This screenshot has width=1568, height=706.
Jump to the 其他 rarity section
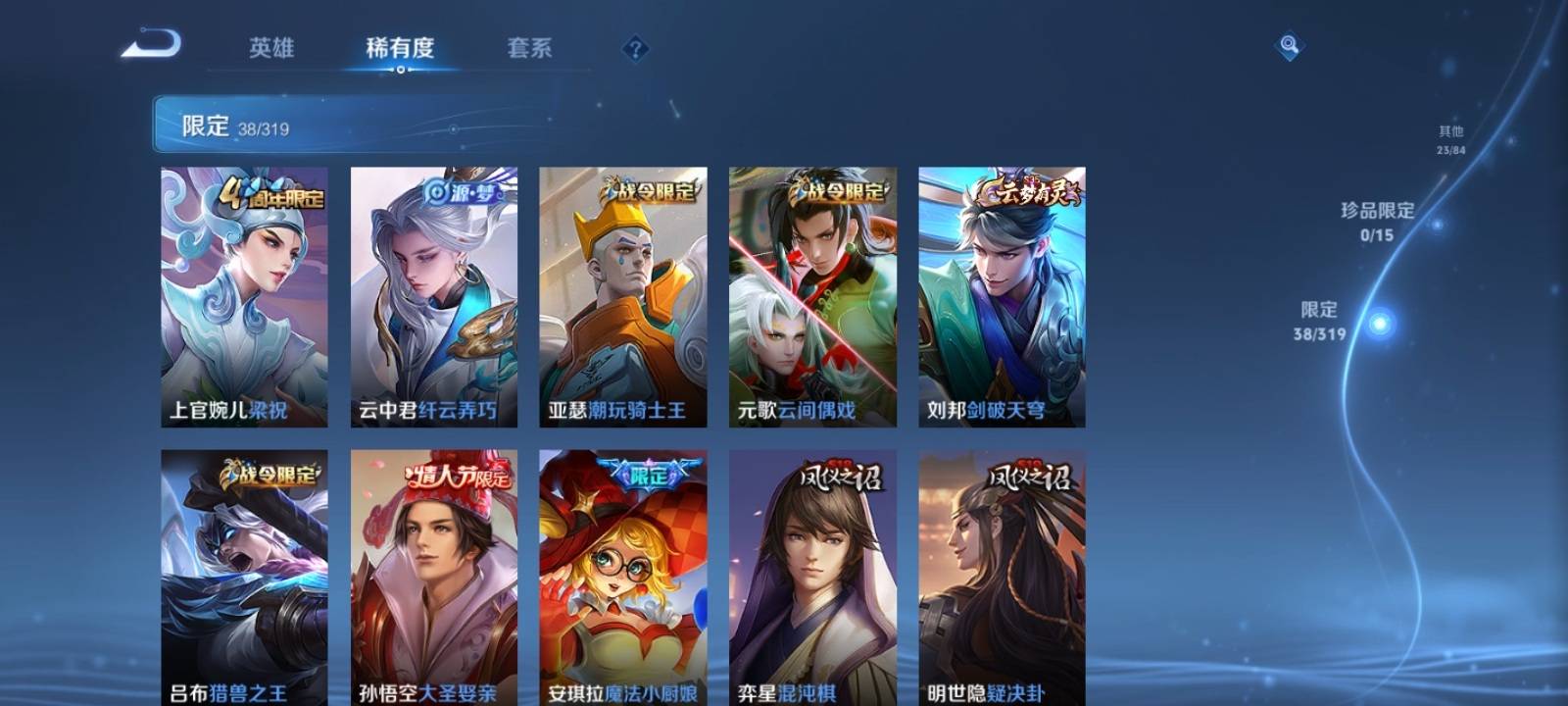tap(1451, 139)
